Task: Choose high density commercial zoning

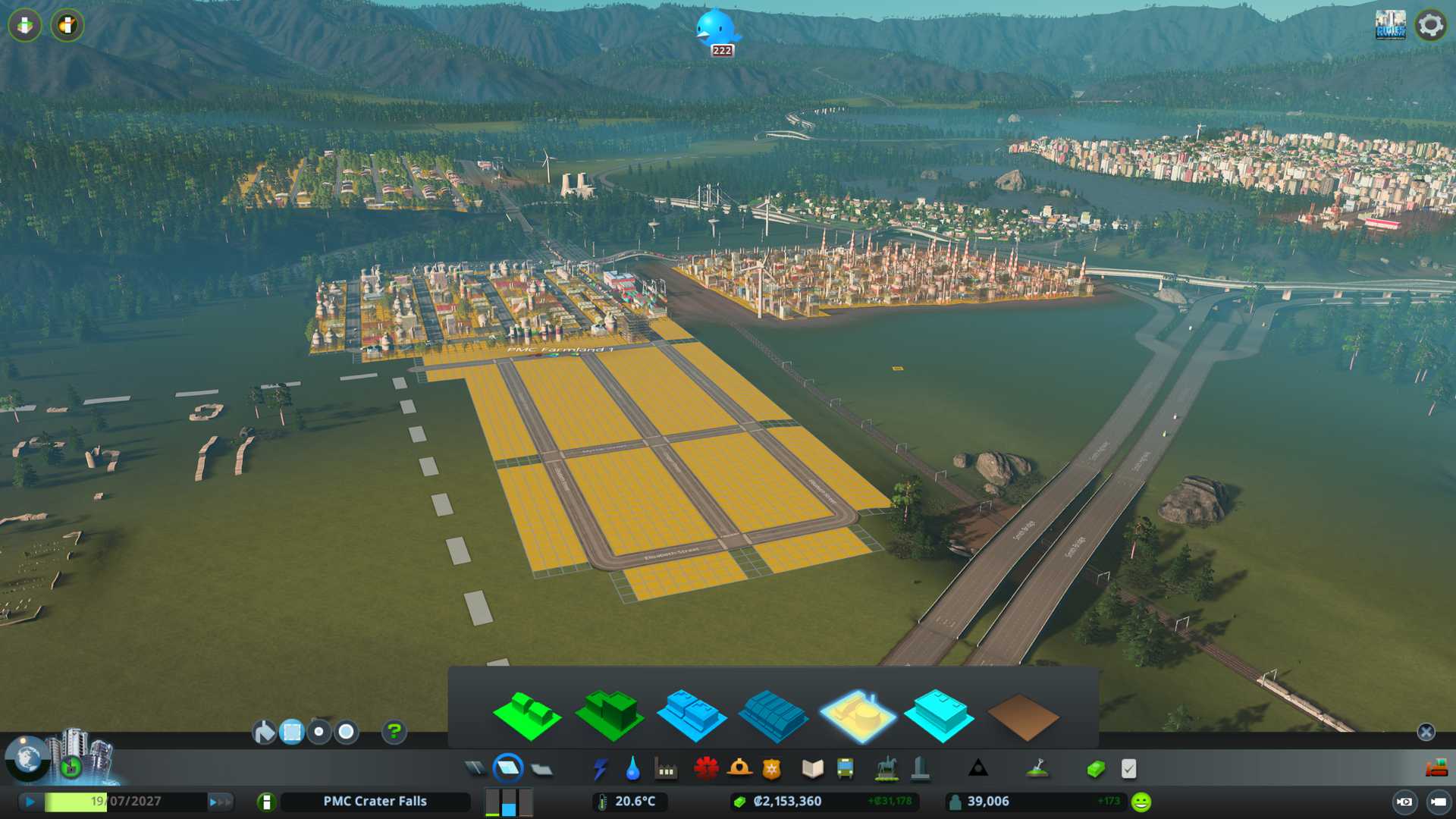Action: click(x=773, y=715)
